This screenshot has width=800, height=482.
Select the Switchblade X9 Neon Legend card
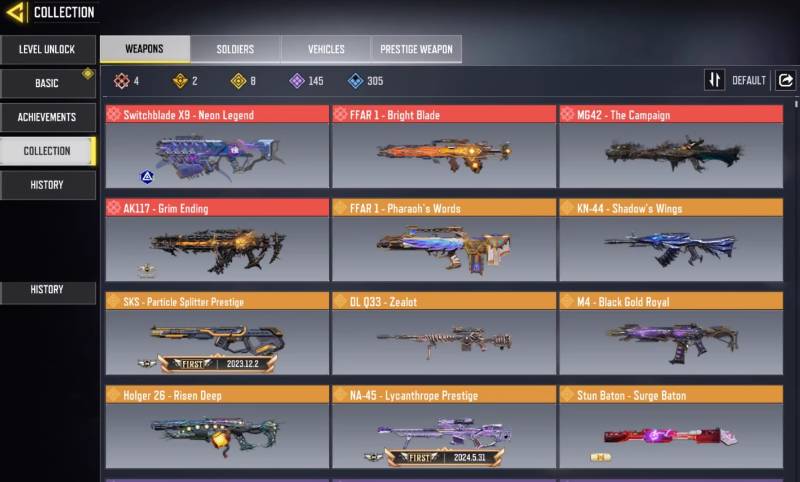[217, 147]
